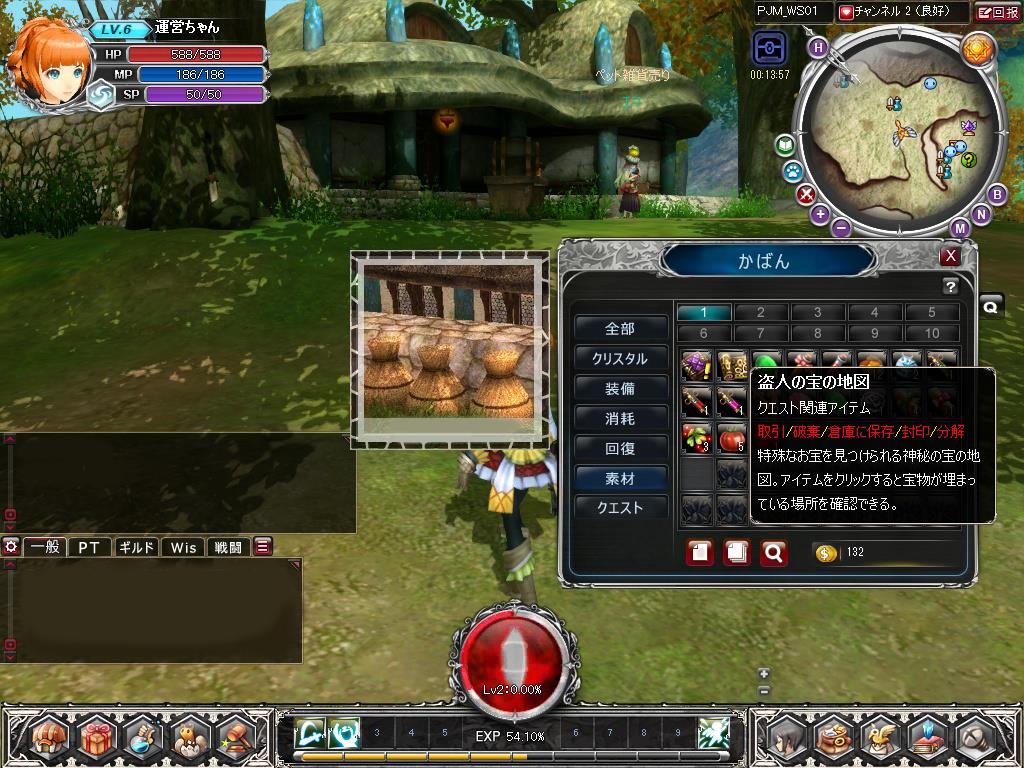This screenshot has width=1024, height=768.
Task: Open the gift box icon in bottom bar
Action: click(101, 739)
